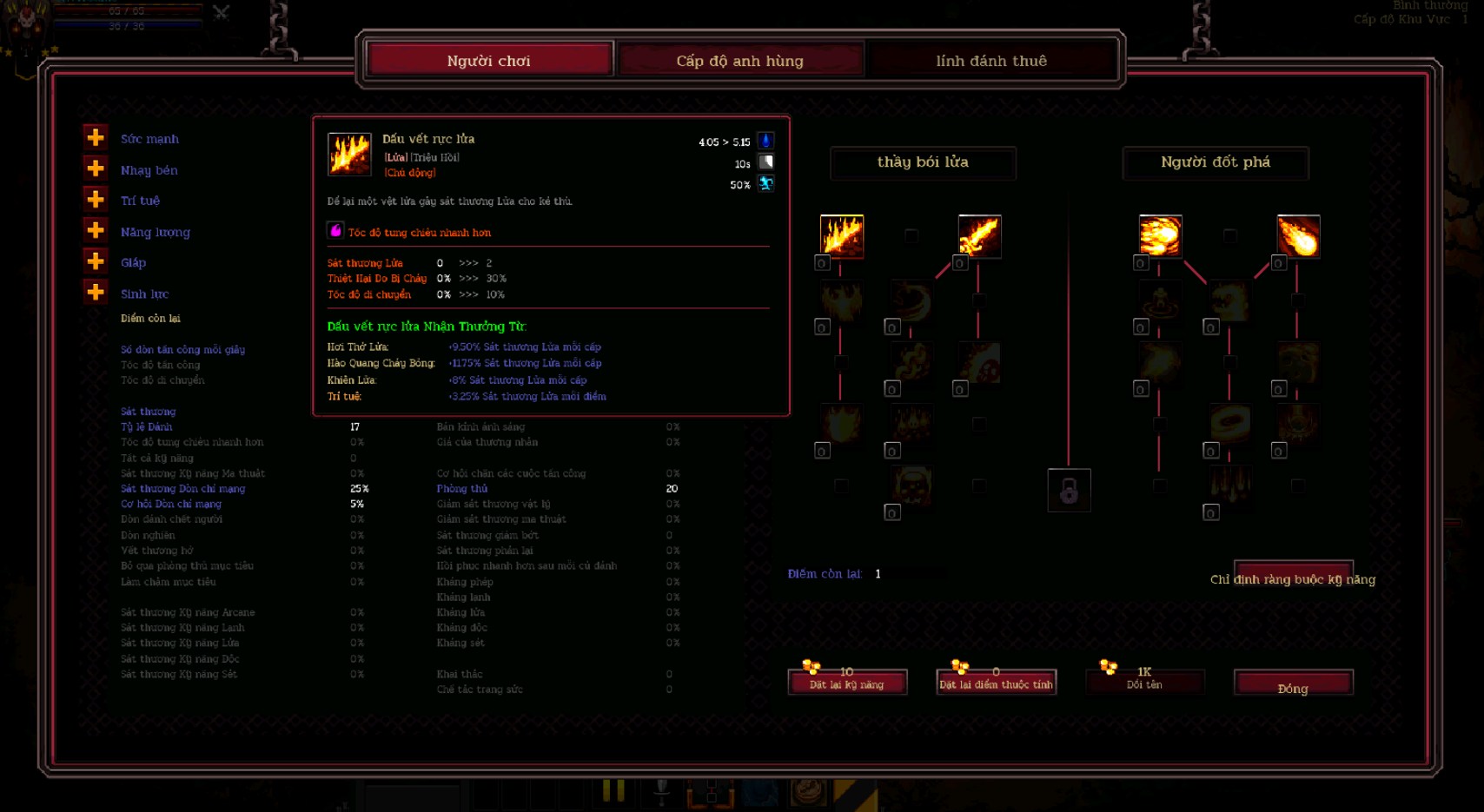The height and width of the screenshot is (812, 1484).
Task: Click the Đổi tên rename button
Action: pos(1144,683)
